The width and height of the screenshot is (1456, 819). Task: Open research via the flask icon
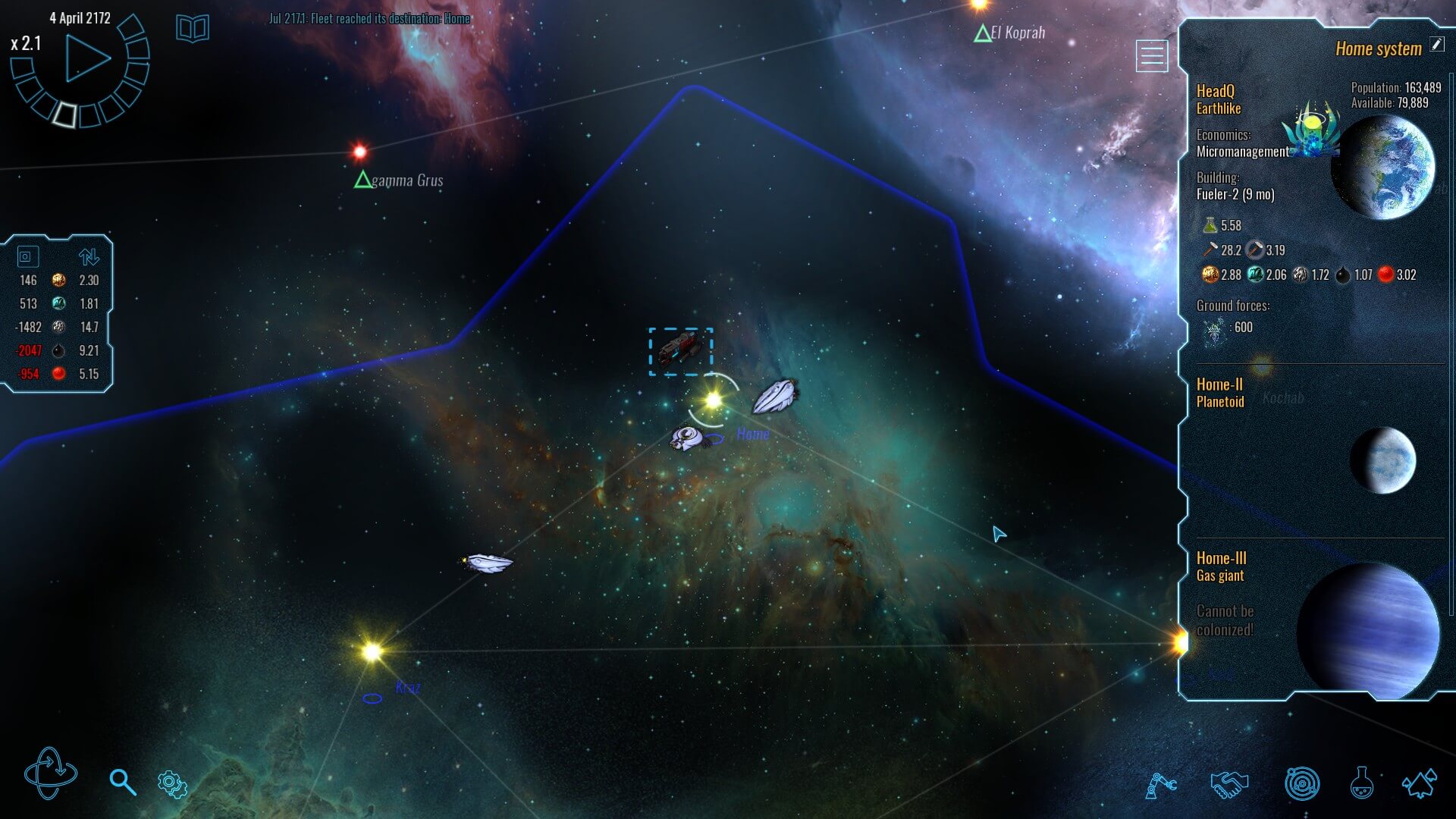1361,784
